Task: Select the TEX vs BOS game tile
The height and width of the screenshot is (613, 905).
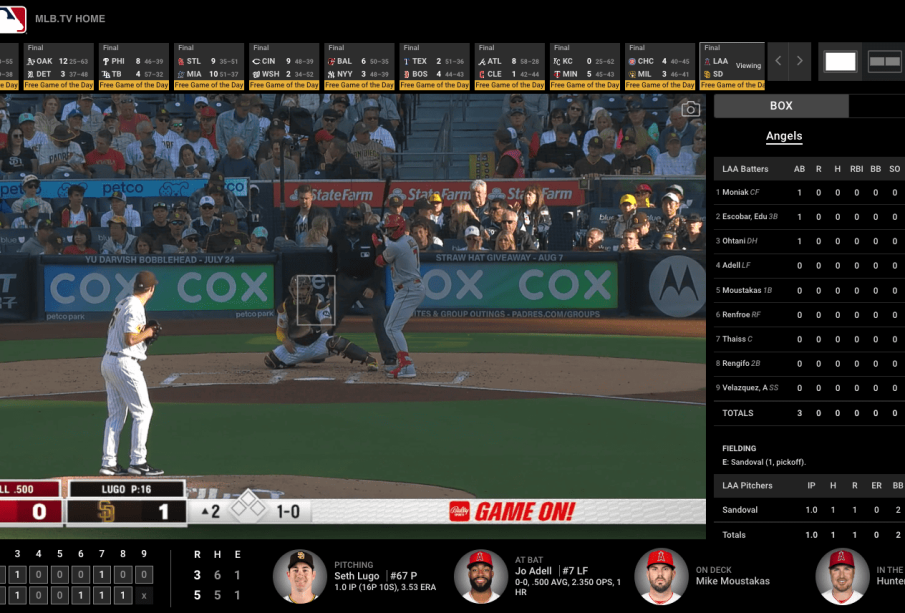Action: tap(434, 67)
